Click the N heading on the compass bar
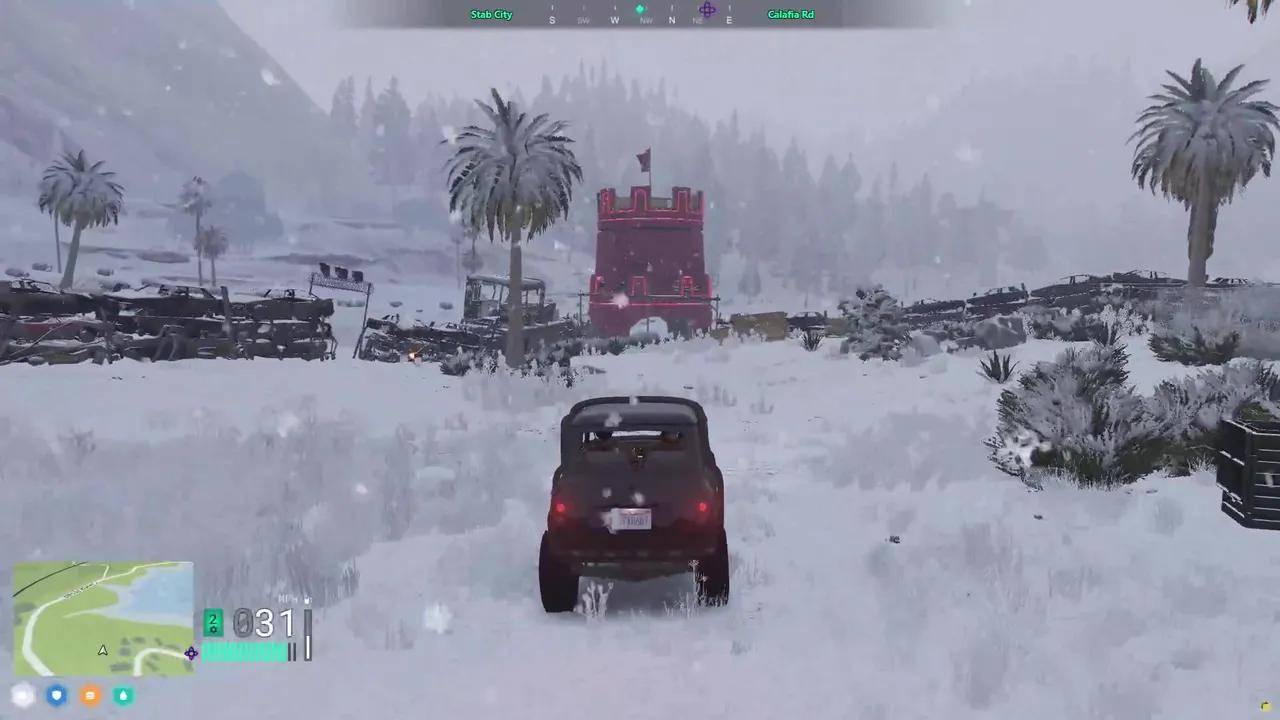This screenshot has width=1280, height=720. [672, 18]
